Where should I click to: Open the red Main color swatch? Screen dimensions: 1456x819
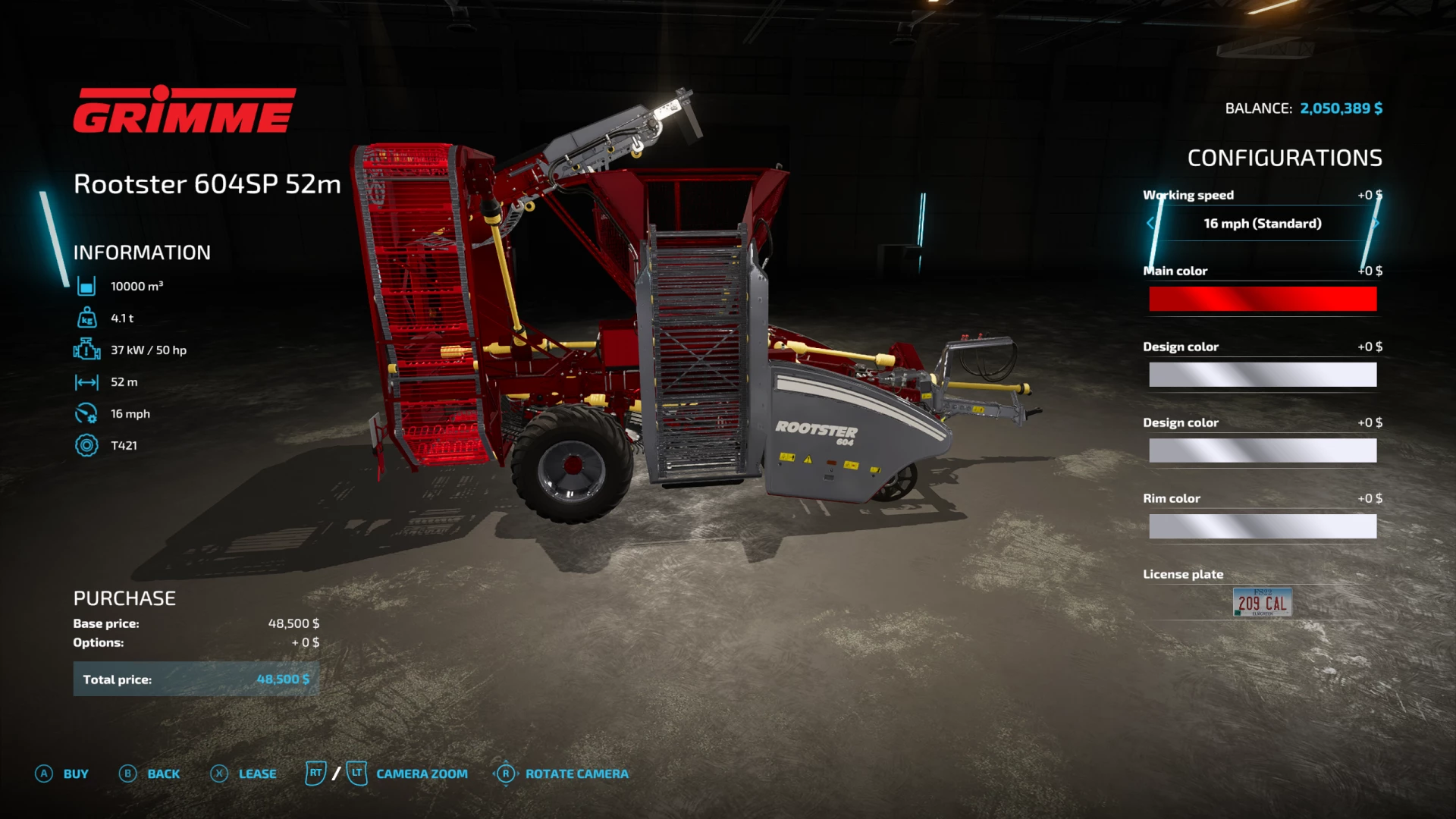click(1262, 299)
